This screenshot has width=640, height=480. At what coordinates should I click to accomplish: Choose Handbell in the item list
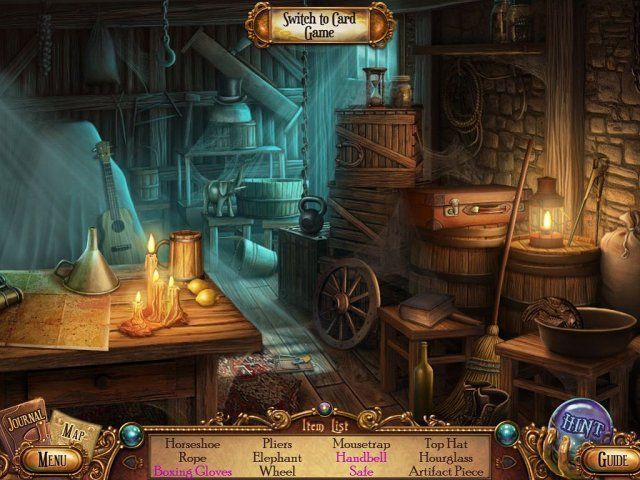360,457
